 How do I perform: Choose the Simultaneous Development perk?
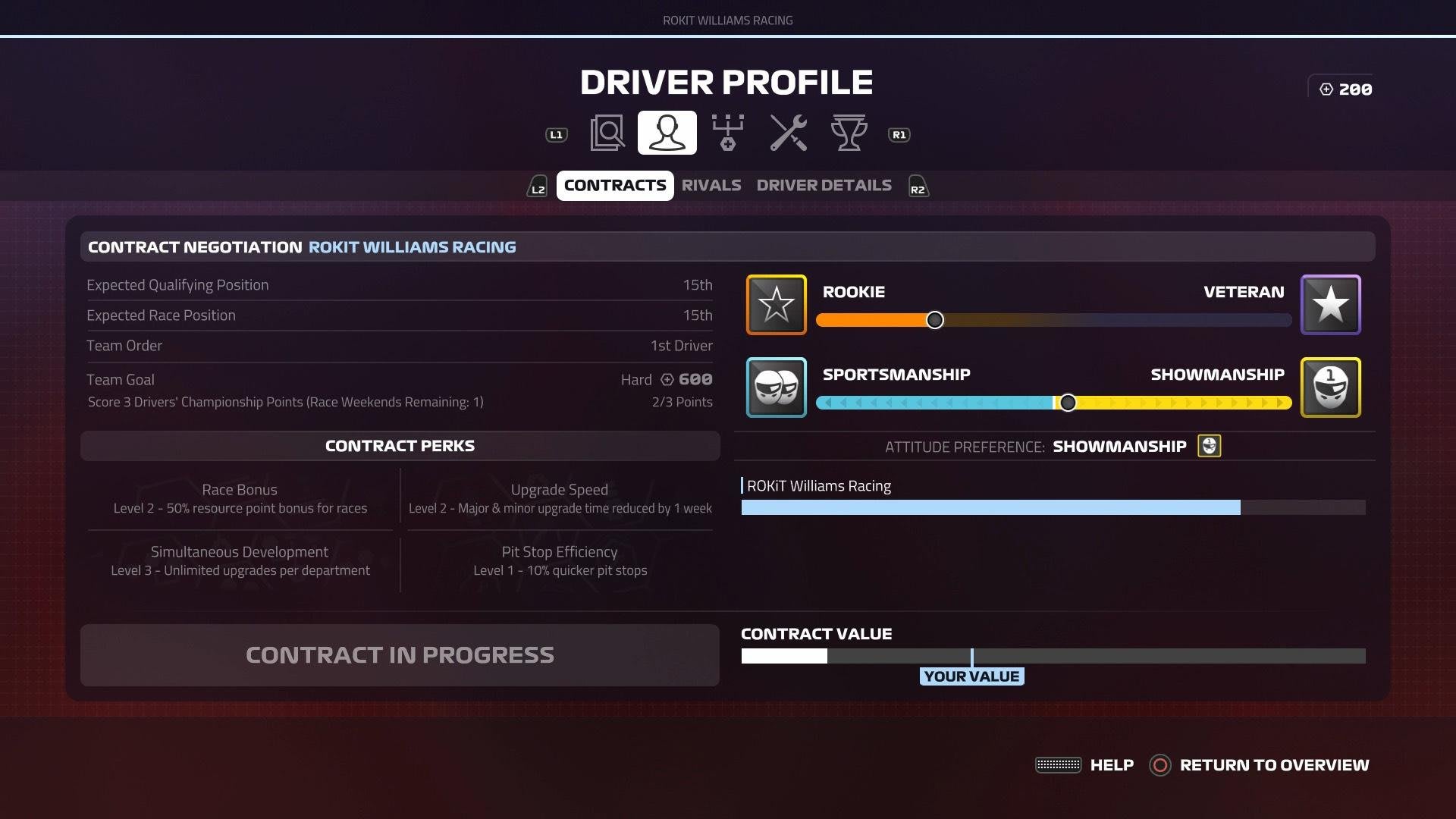(240, 560)
